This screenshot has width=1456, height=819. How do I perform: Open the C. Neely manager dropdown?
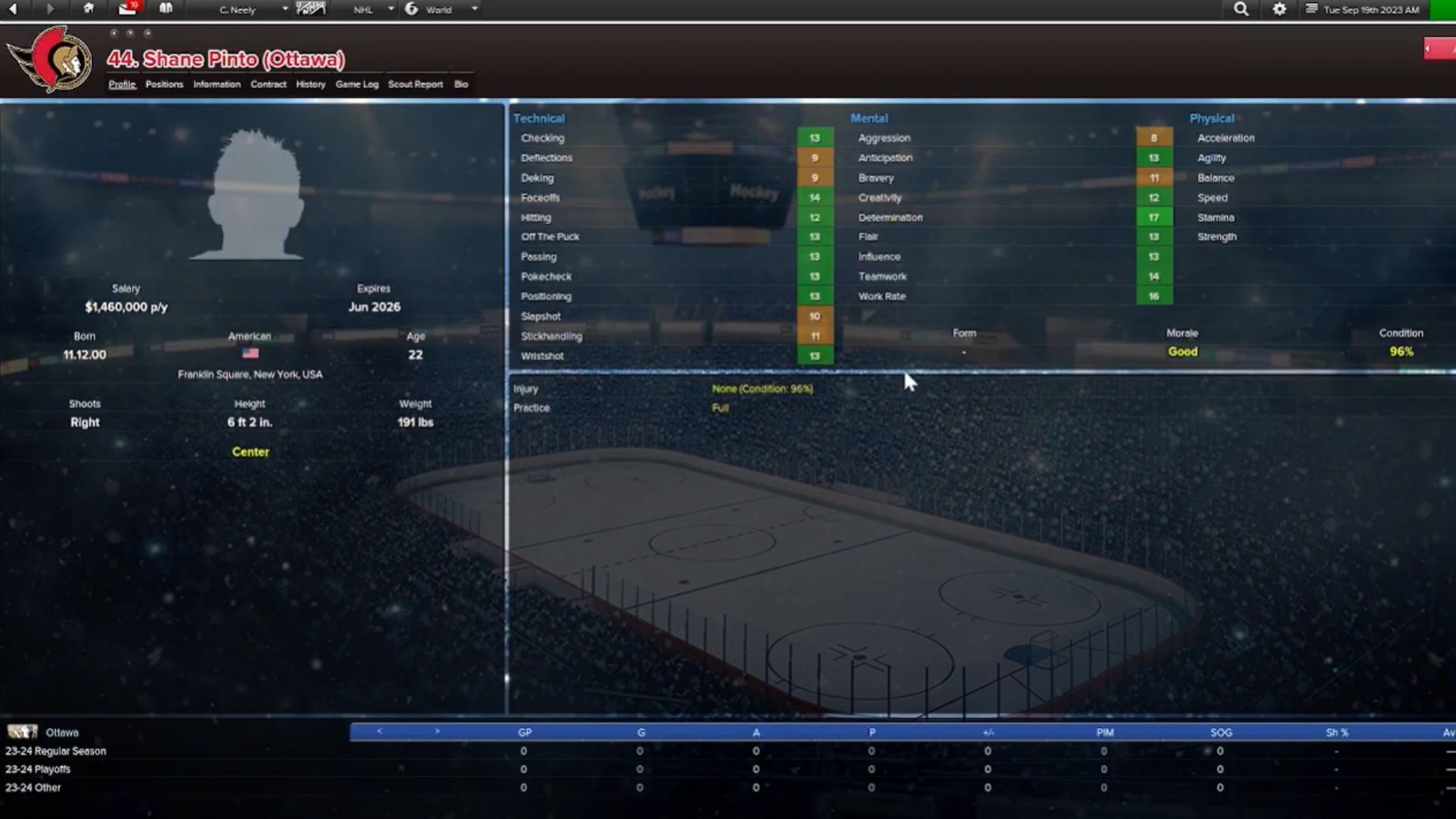(239, 9)
